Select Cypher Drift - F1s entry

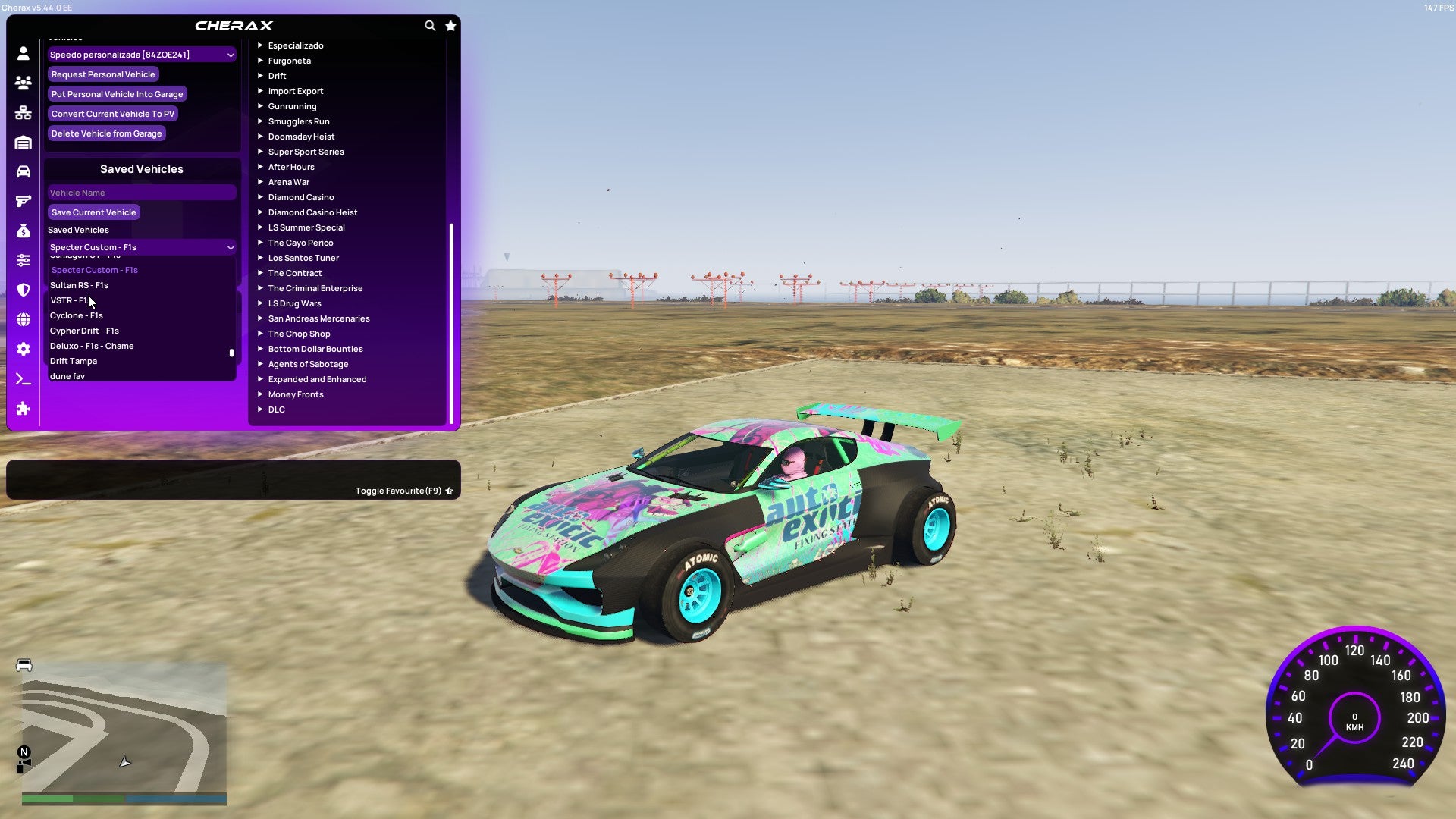tap(83, 331)
